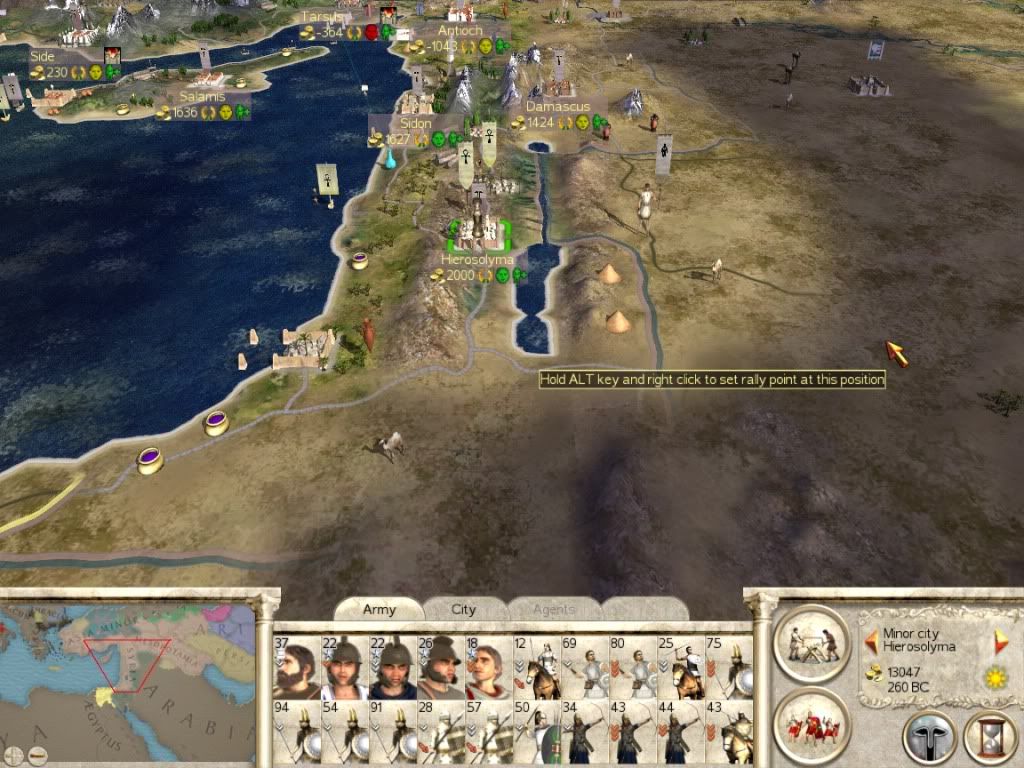Viewport: 1024px width, 768px height.
Task: Pick the unit card showing 50 soldiers
Action: click(x=535, y=732)
